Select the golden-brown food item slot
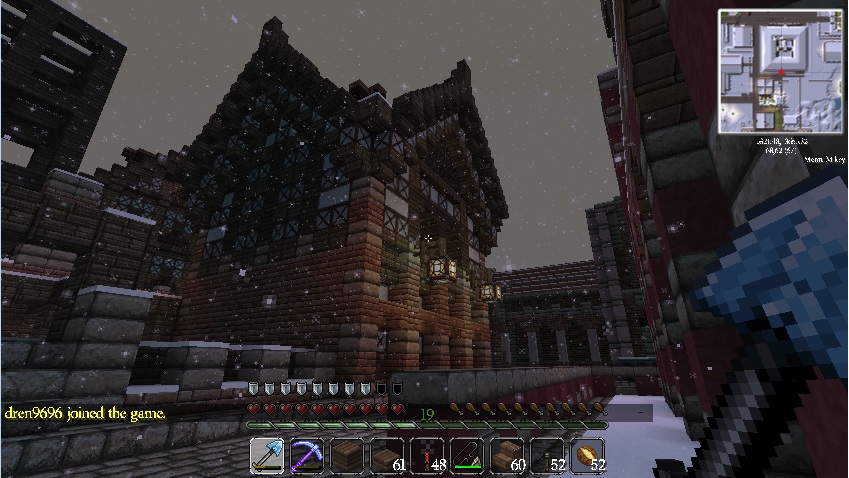The height and width of the screenshot is (478, 849). 587,456
